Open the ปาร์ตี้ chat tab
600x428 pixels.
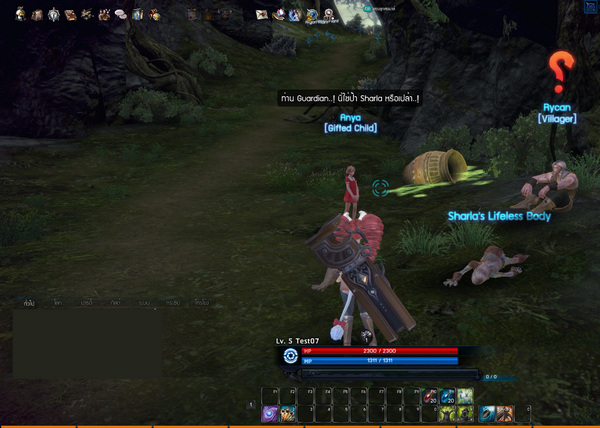87,301
